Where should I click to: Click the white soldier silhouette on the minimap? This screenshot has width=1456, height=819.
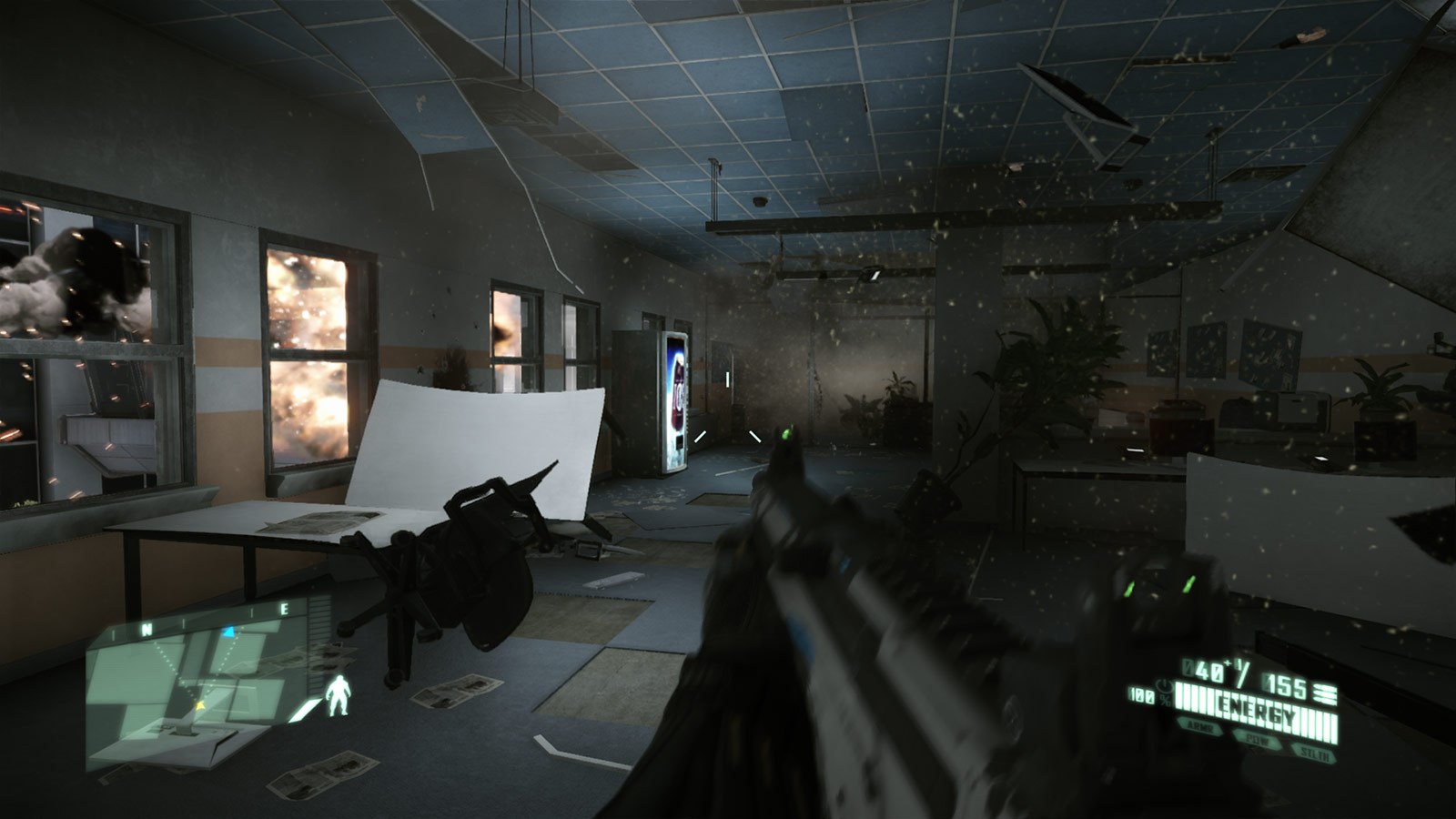coord(339,695)
